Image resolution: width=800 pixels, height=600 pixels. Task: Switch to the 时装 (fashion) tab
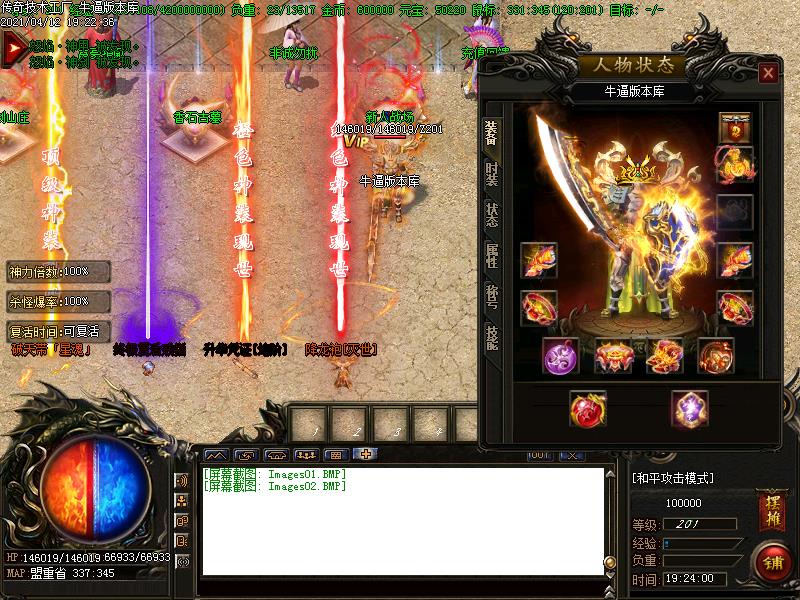pos(491,178)
